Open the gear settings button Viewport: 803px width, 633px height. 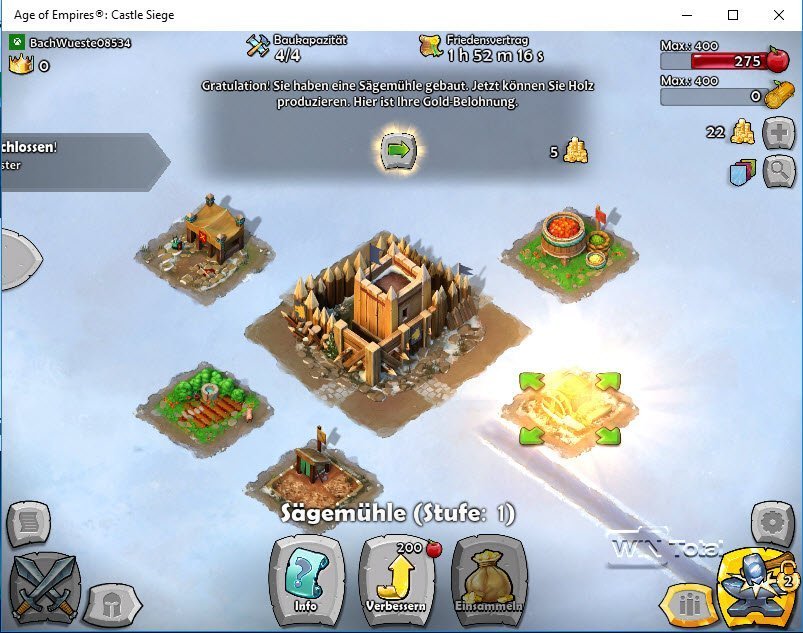(772, 523)
